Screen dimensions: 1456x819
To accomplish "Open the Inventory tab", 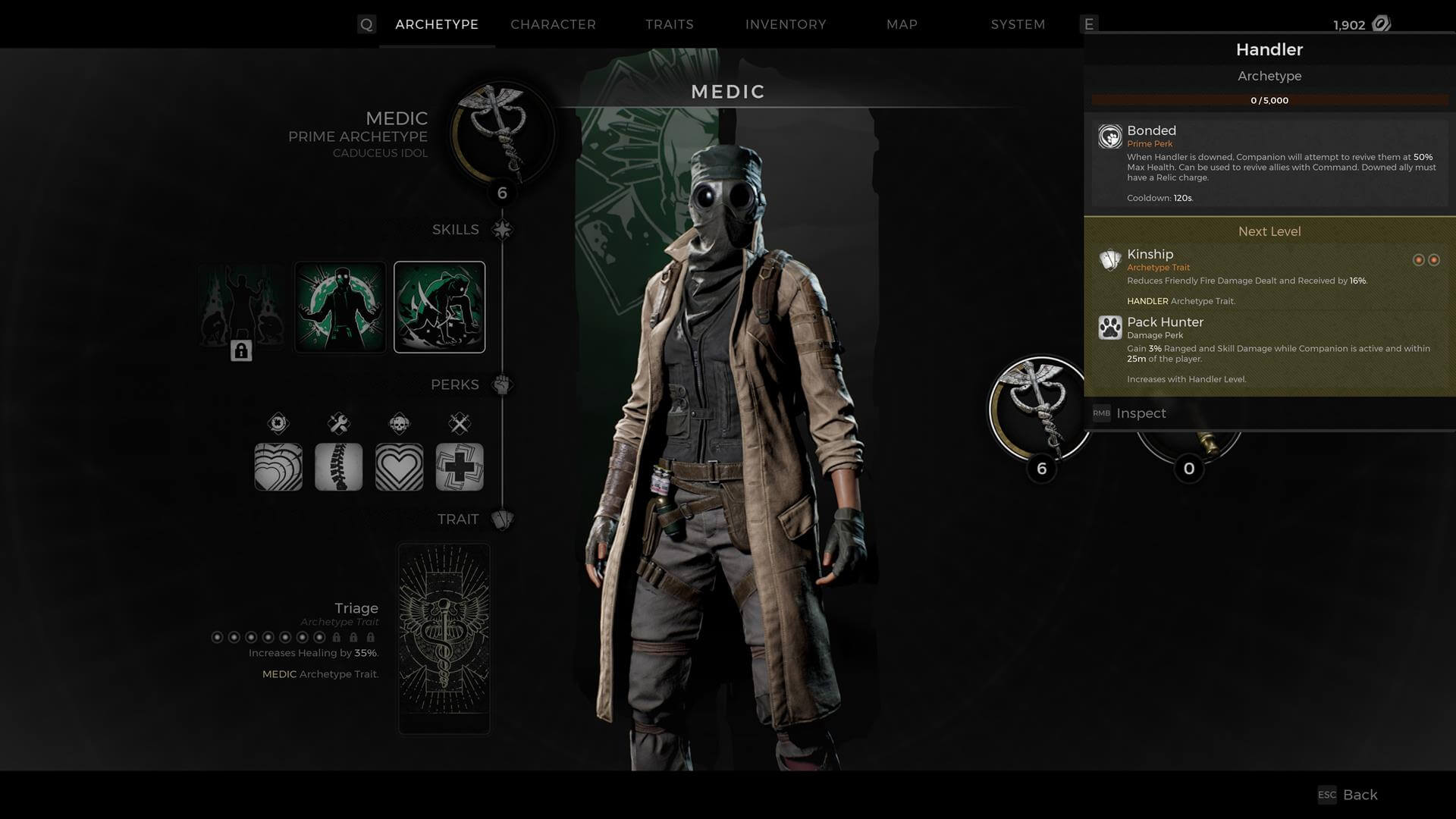I will (786, 24).
